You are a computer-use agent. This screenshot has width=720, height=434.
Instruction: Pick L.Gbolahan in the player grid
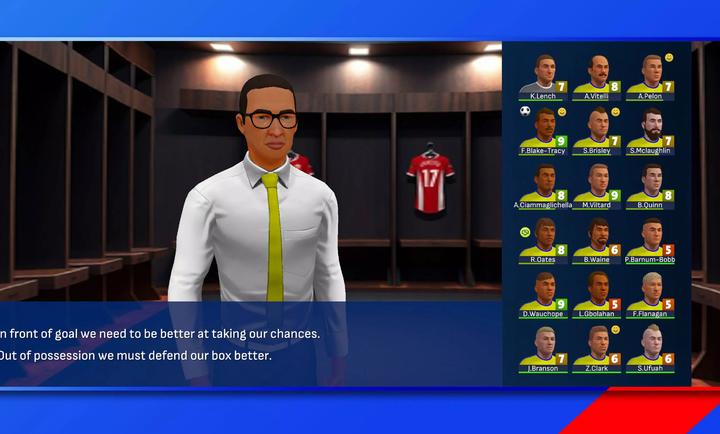tap(597, 292)
